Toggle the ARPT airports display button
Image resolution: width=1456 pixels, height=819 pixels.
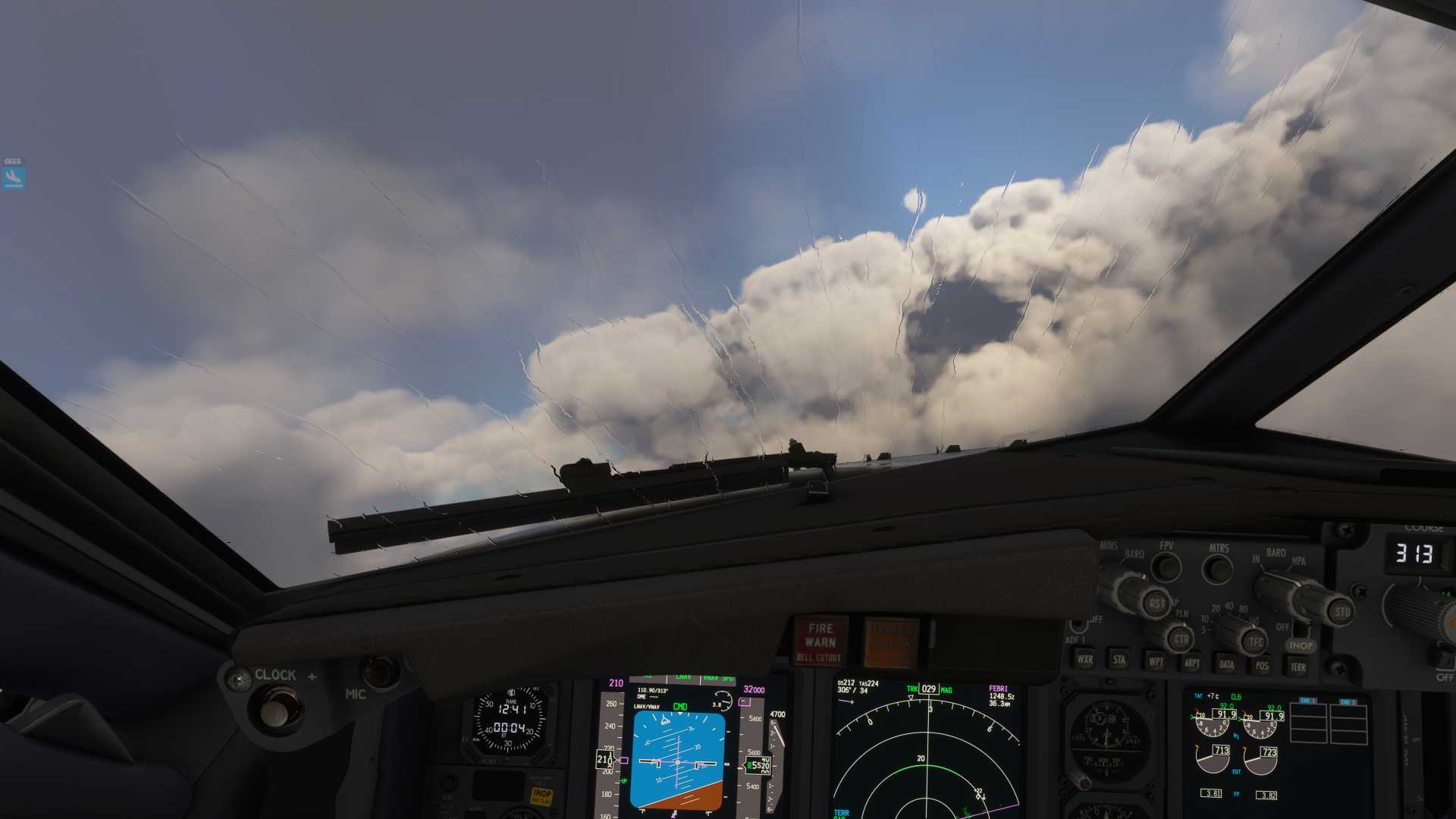[x=1191, y=663]
